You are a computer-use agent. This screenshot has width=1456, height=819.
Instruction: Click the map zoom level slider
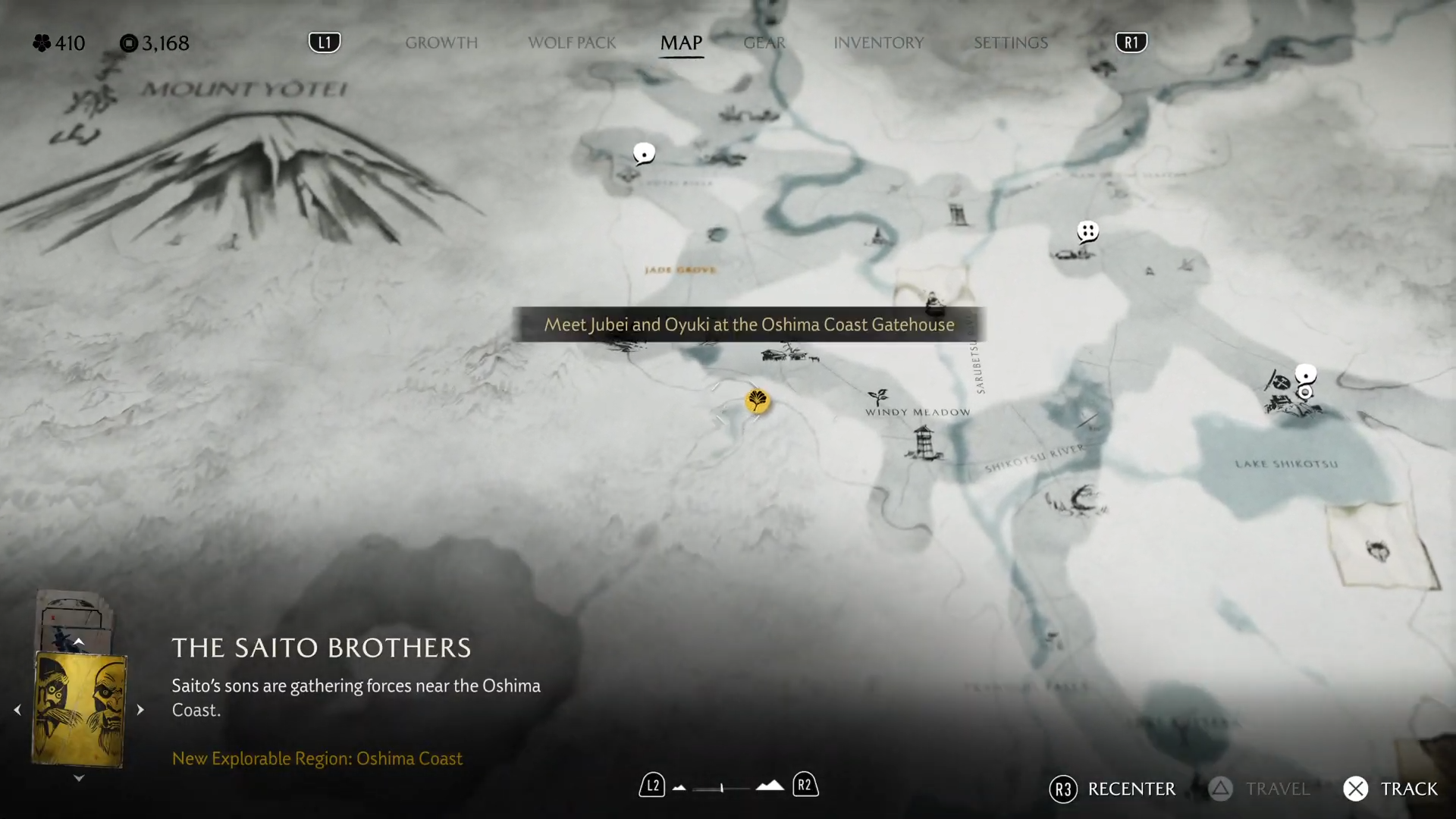[x=721, y=788]
